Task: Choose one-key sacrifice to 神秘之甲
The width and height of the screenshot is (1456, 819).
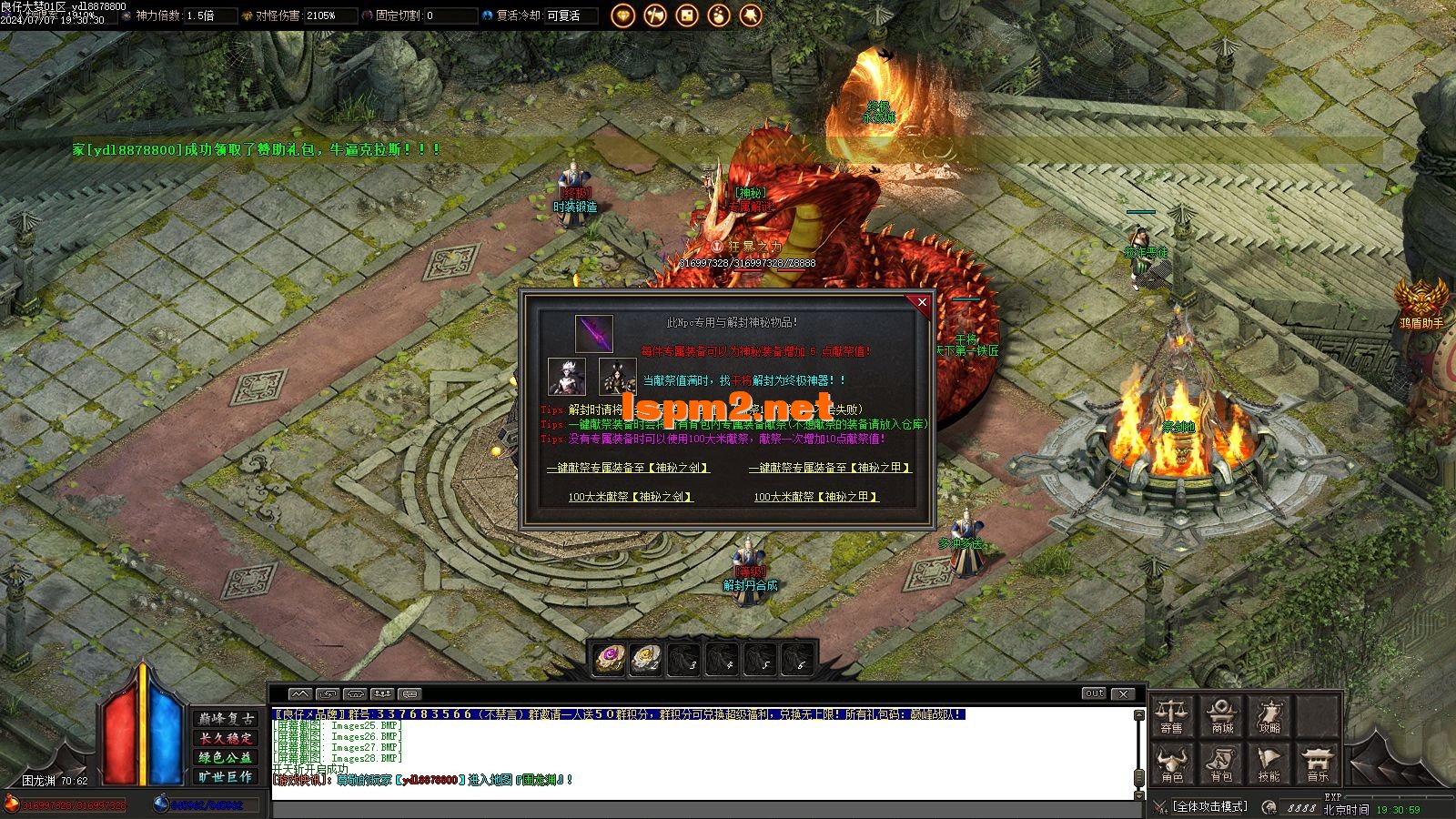Action: (829, 468)
